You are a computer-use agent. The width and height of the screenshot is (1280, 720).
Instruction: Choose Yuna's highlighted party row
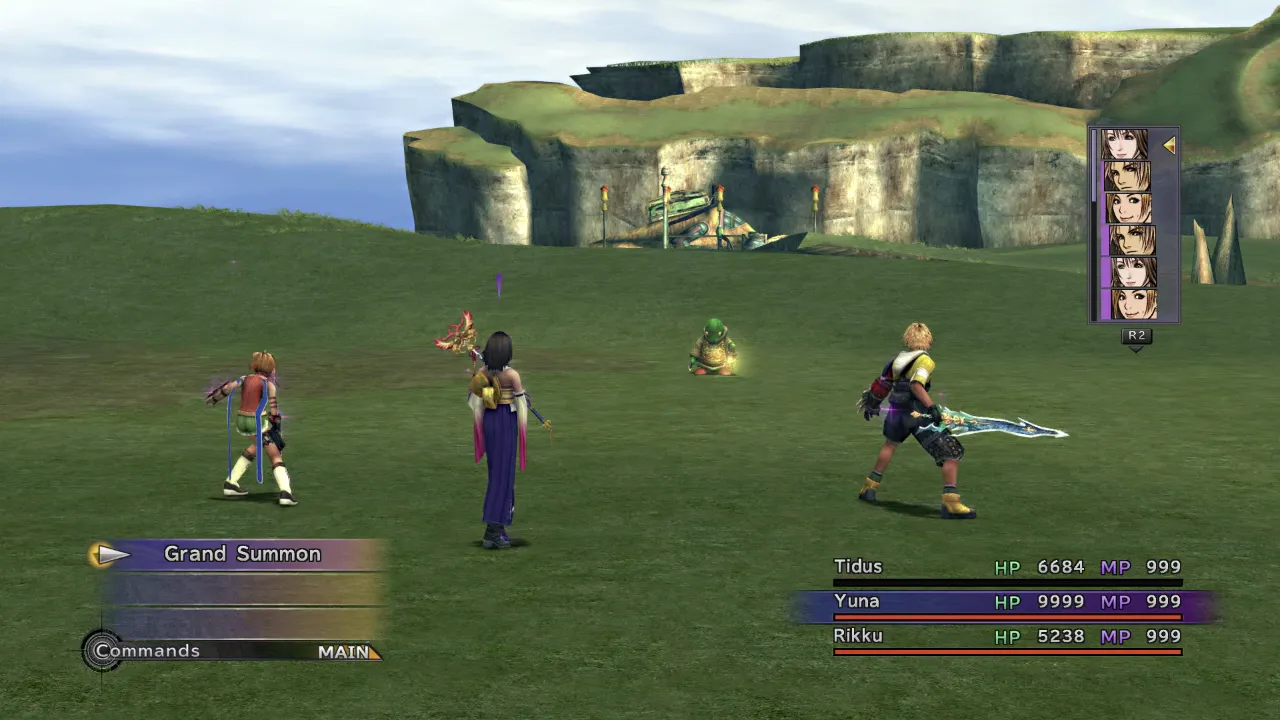point(1006,602)
